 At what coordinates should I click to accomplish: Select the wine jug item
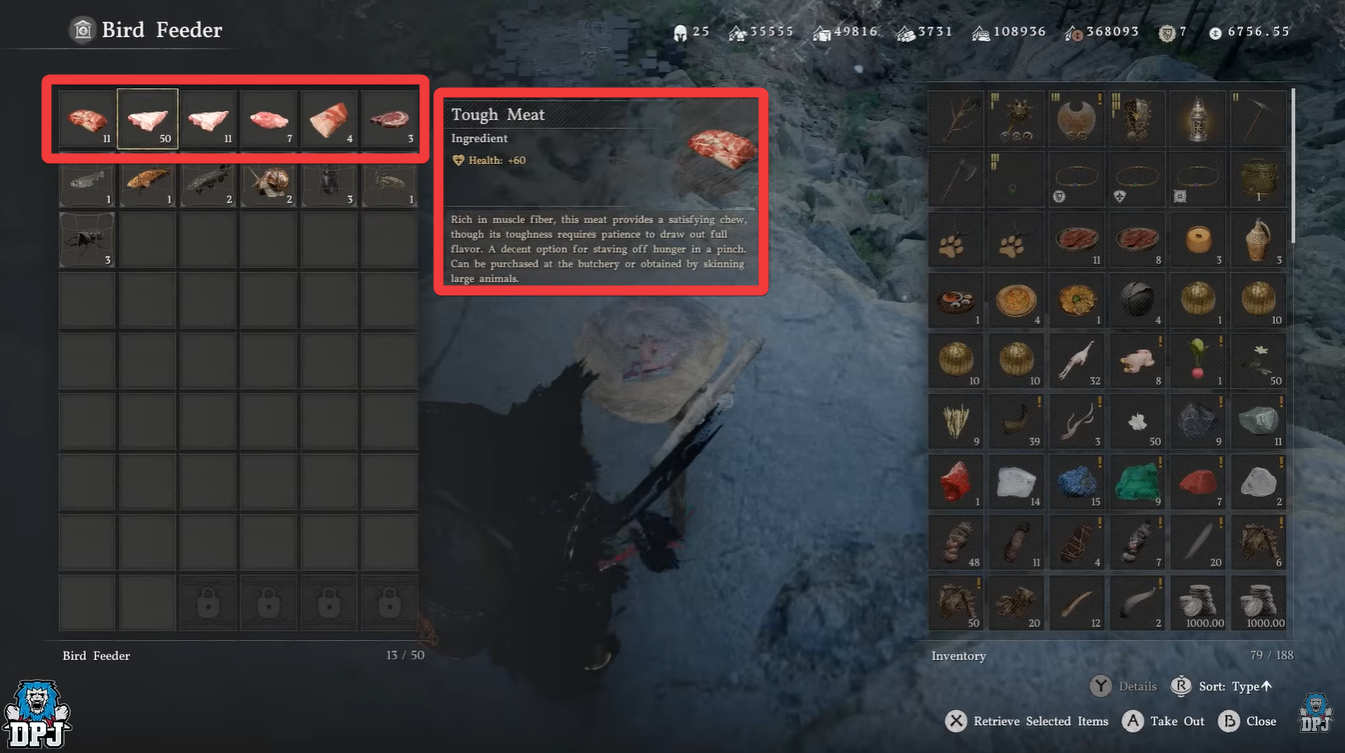[1258, 239]
